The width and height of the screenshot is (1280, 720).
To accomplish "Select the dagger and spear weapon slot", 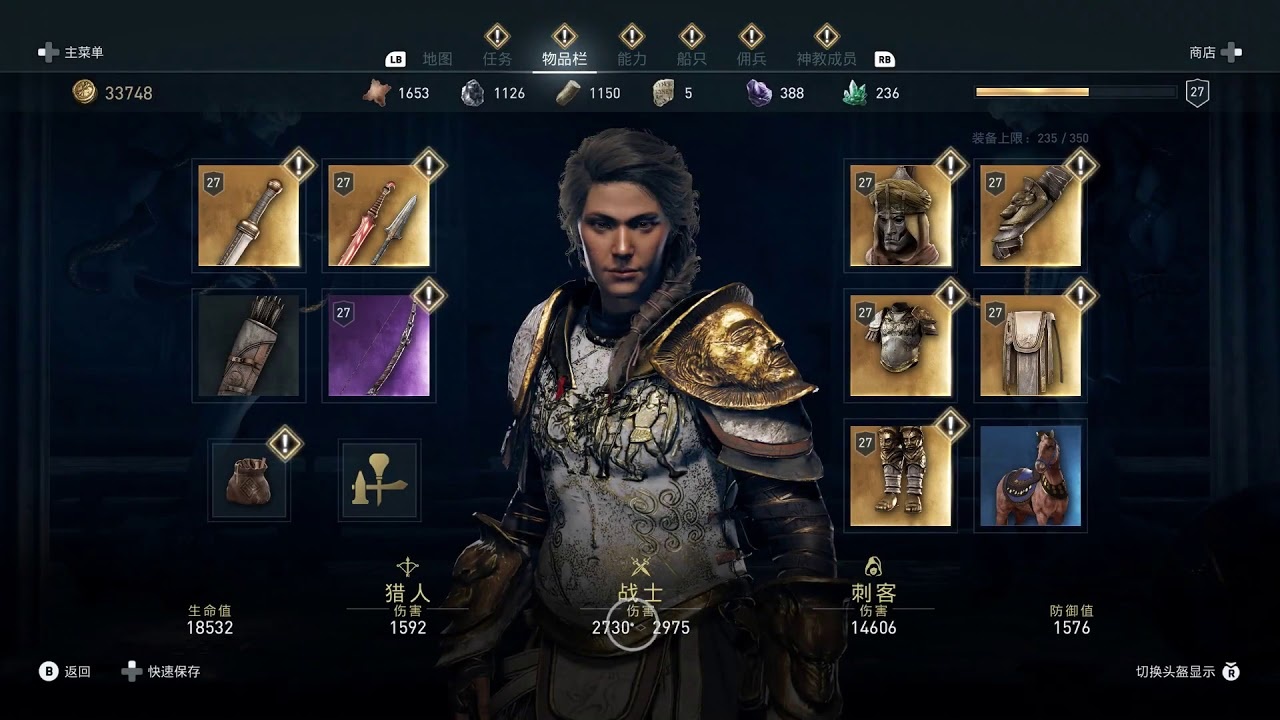I will pyautogui.click(x=379, y=216).
